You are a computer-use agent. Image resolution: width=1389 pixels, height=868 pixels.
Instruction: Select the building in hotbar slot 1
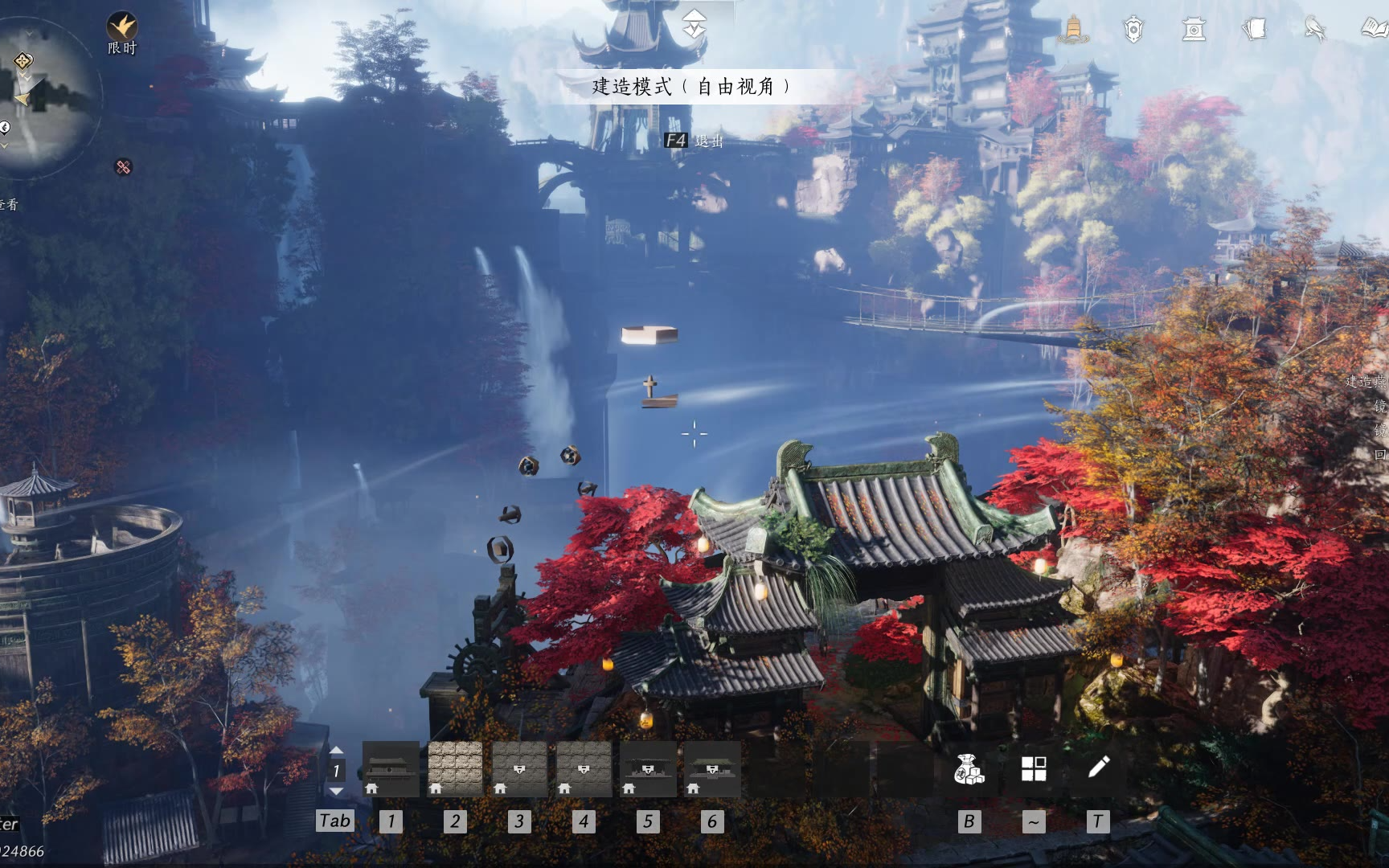[x=391, y=769]
